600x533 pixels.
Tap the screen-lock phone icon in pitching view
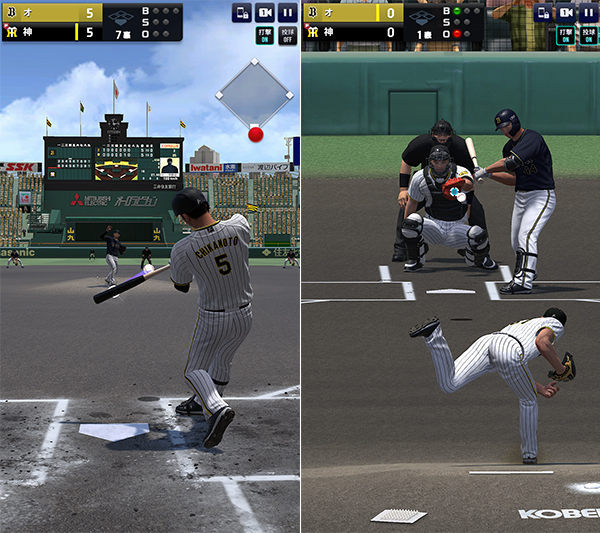[x=542, y=13]
